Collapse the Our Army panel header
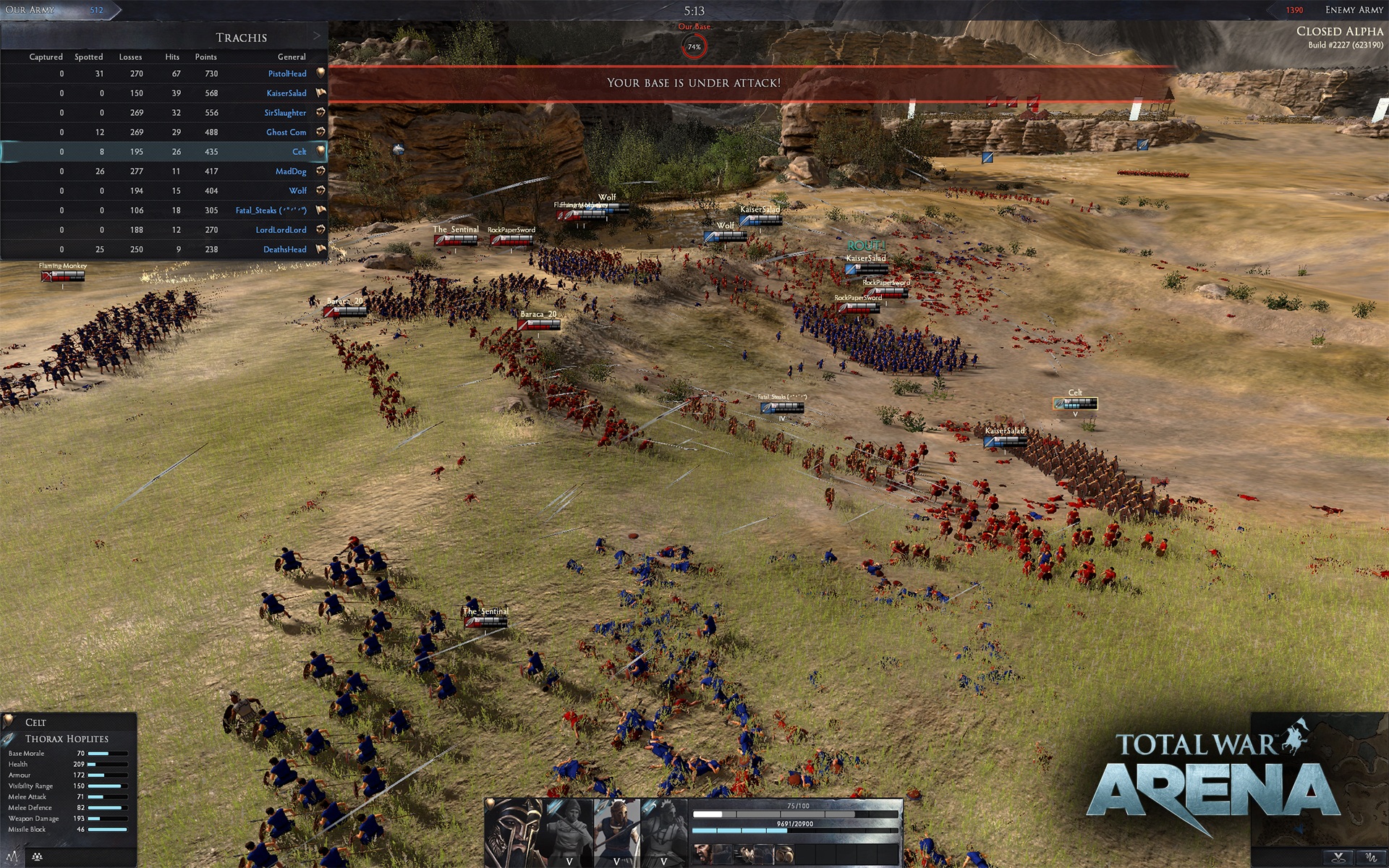Screen dimensions: 1389x868 (30, 10)
